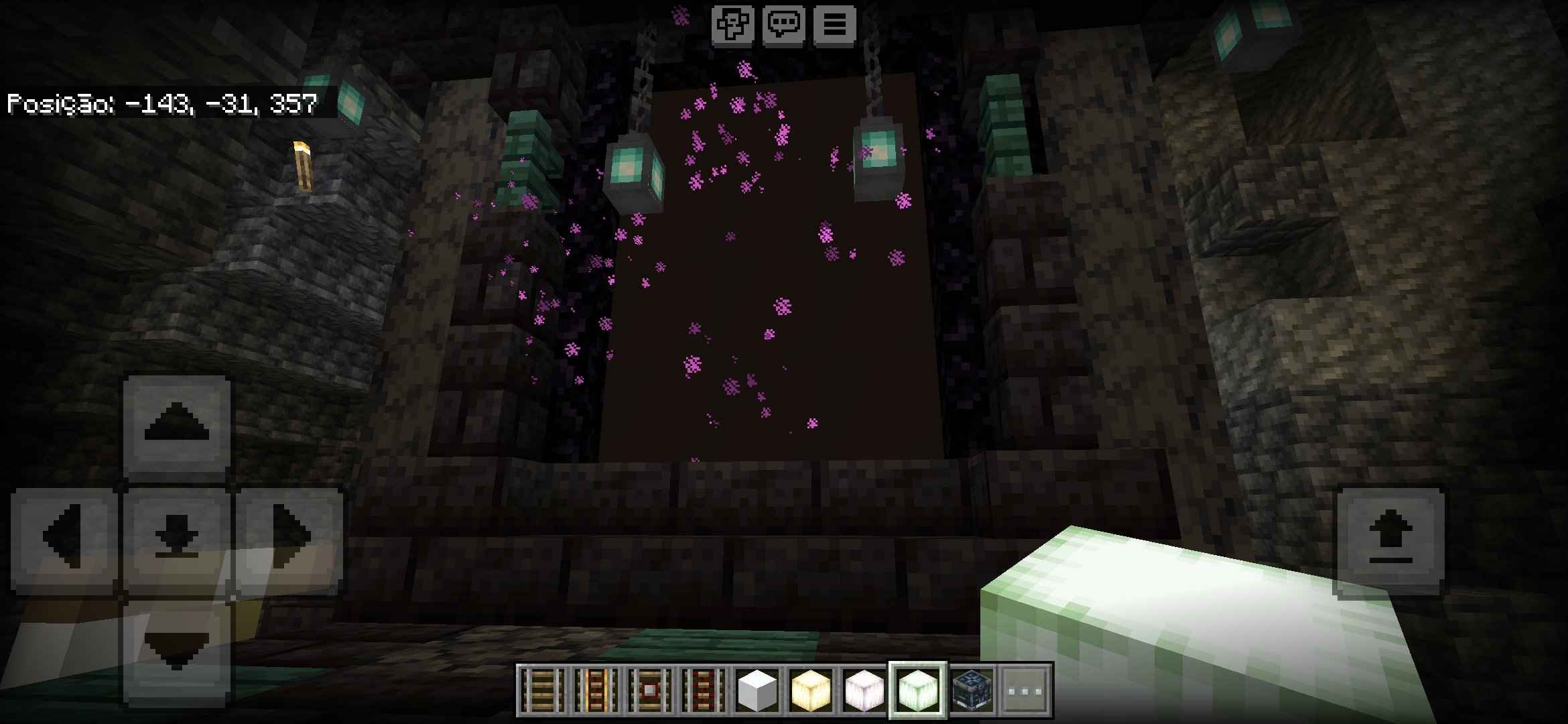Select the golden powered rail slot
Image resolution: width=1568 pixels, height=724 pixels.
click(x=596, y=690)
